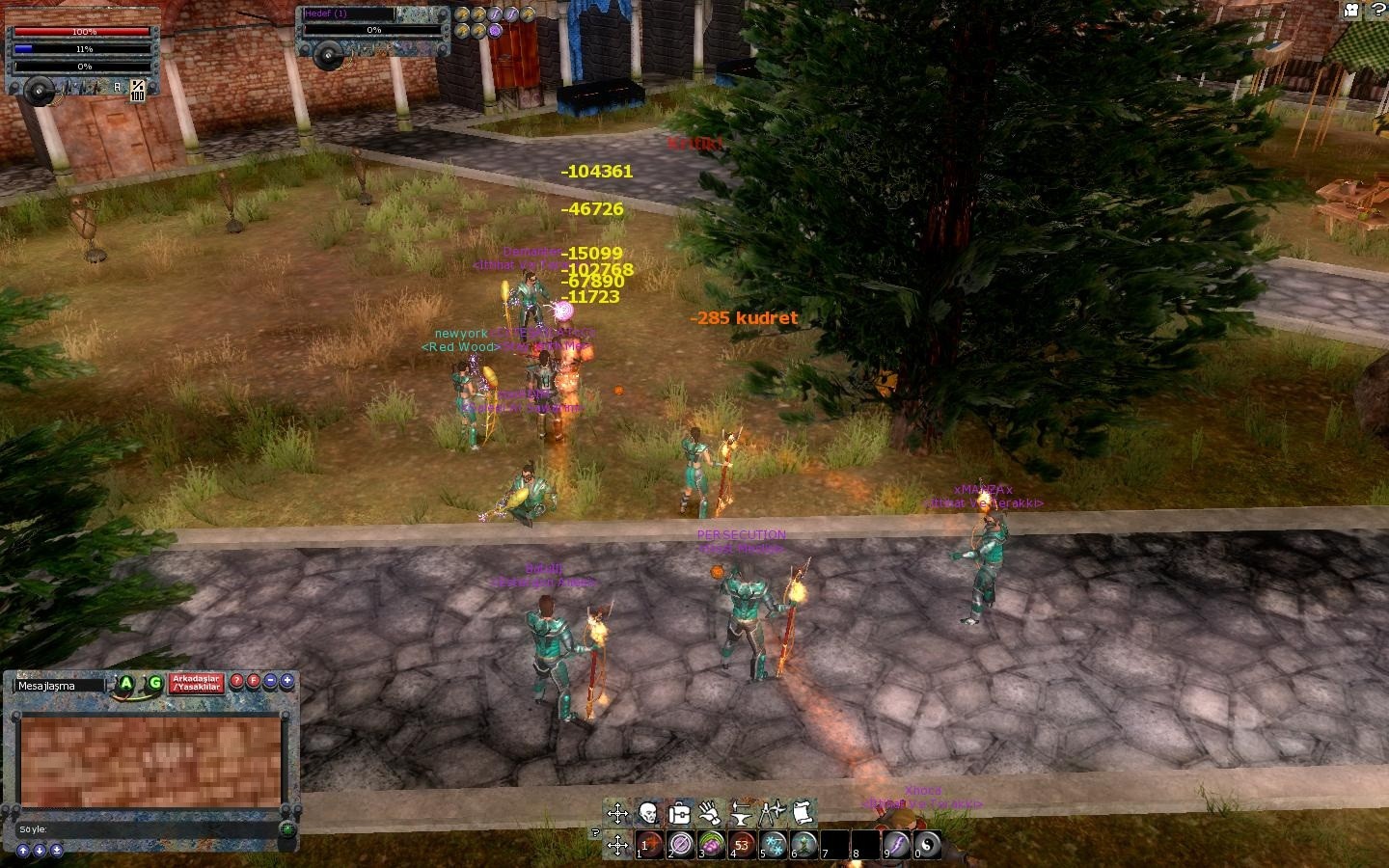Use the purple crossed-circle skill in slot 2
The height and width of the screenshot is (868, 1389).
point(681,845)
